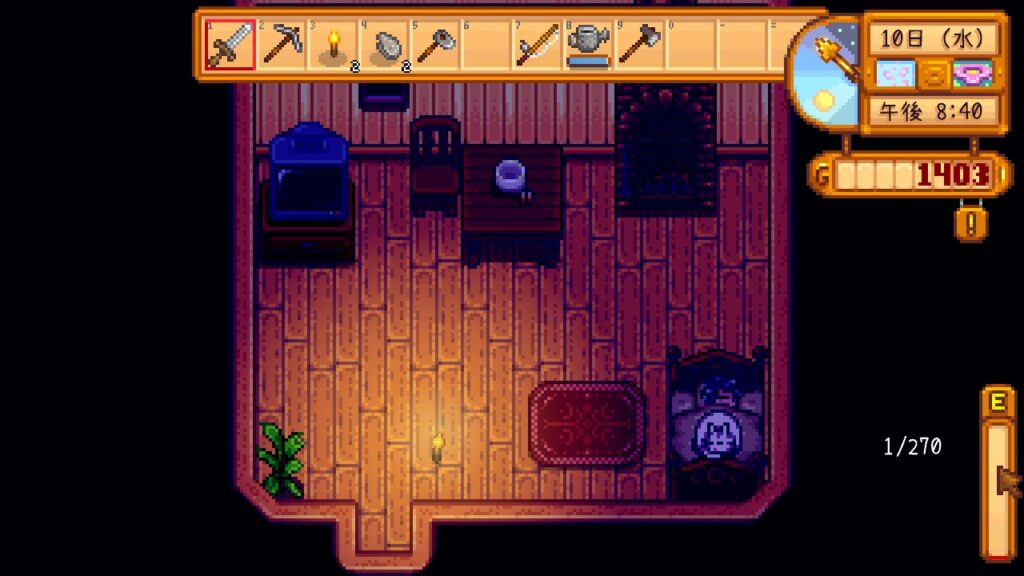Equip the hoe from the hotbar
Image resolution: width=1024 pixels, height=576 pixels.
pyautogui.click(x=435, y=45)
